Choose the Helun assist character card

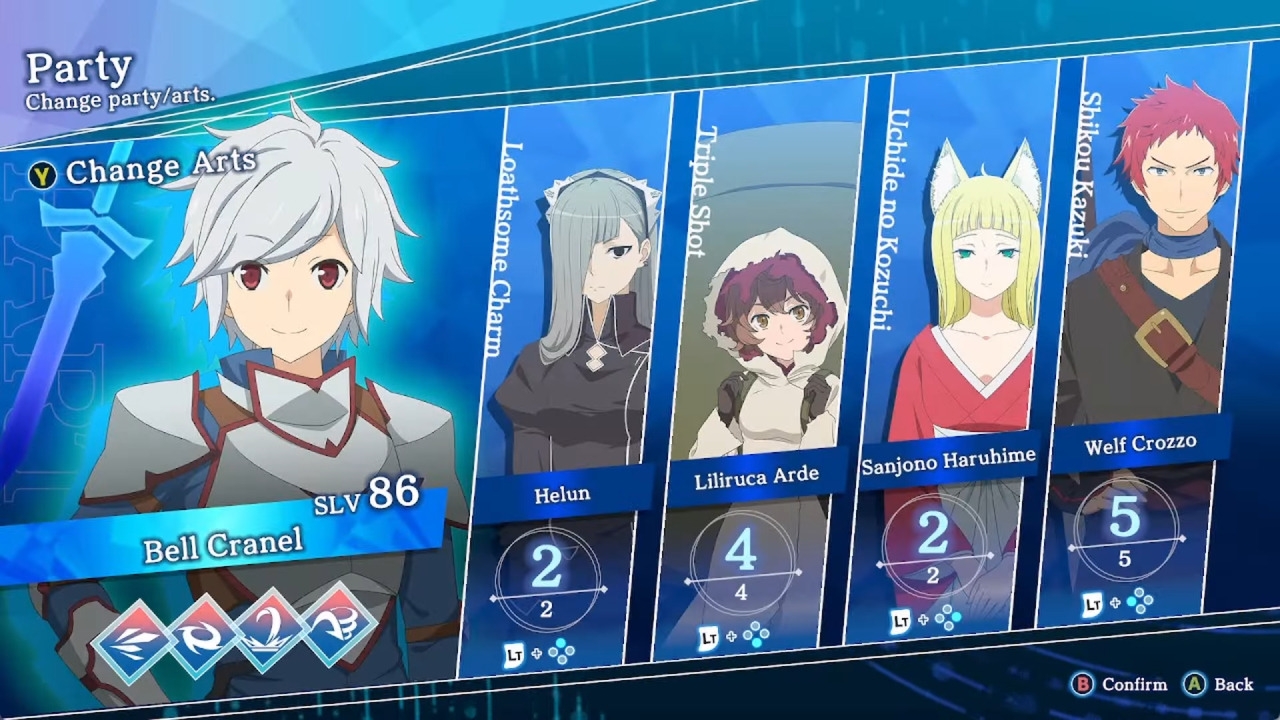click(x=565, y=380)
